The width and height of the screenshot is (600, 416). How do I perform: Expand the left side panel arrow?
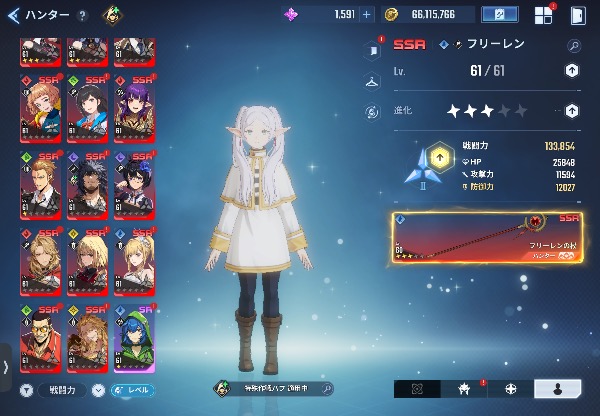6,367
